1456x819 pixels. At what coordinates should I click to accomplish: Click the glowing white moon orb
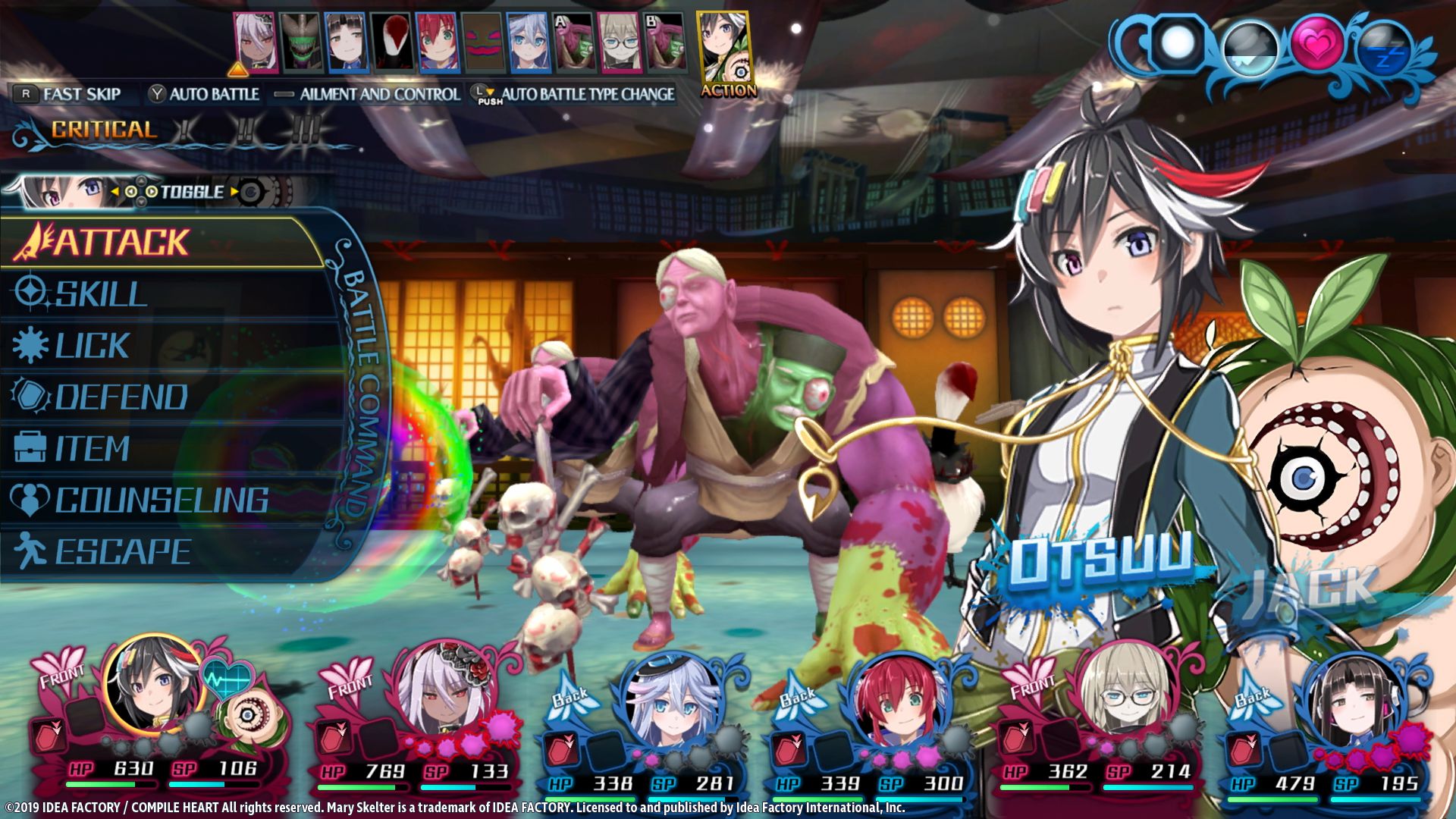(x=1178, y=44)
